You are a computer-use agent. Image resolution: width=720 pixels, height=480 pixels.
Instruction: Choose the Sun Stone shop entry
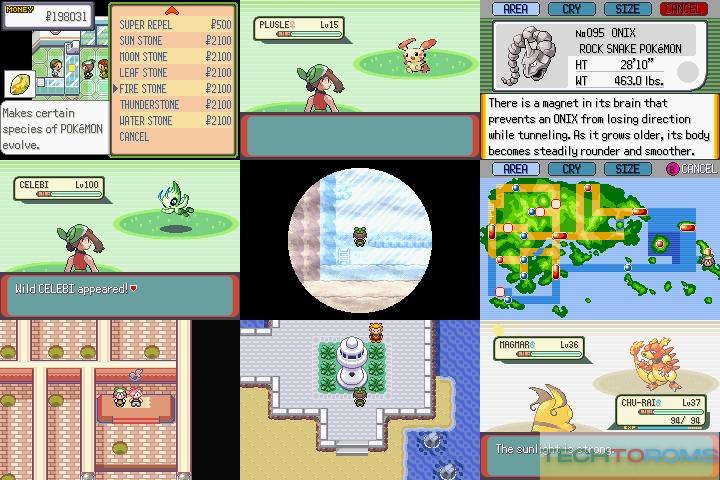pyautogui.click(x=143, y=40)
